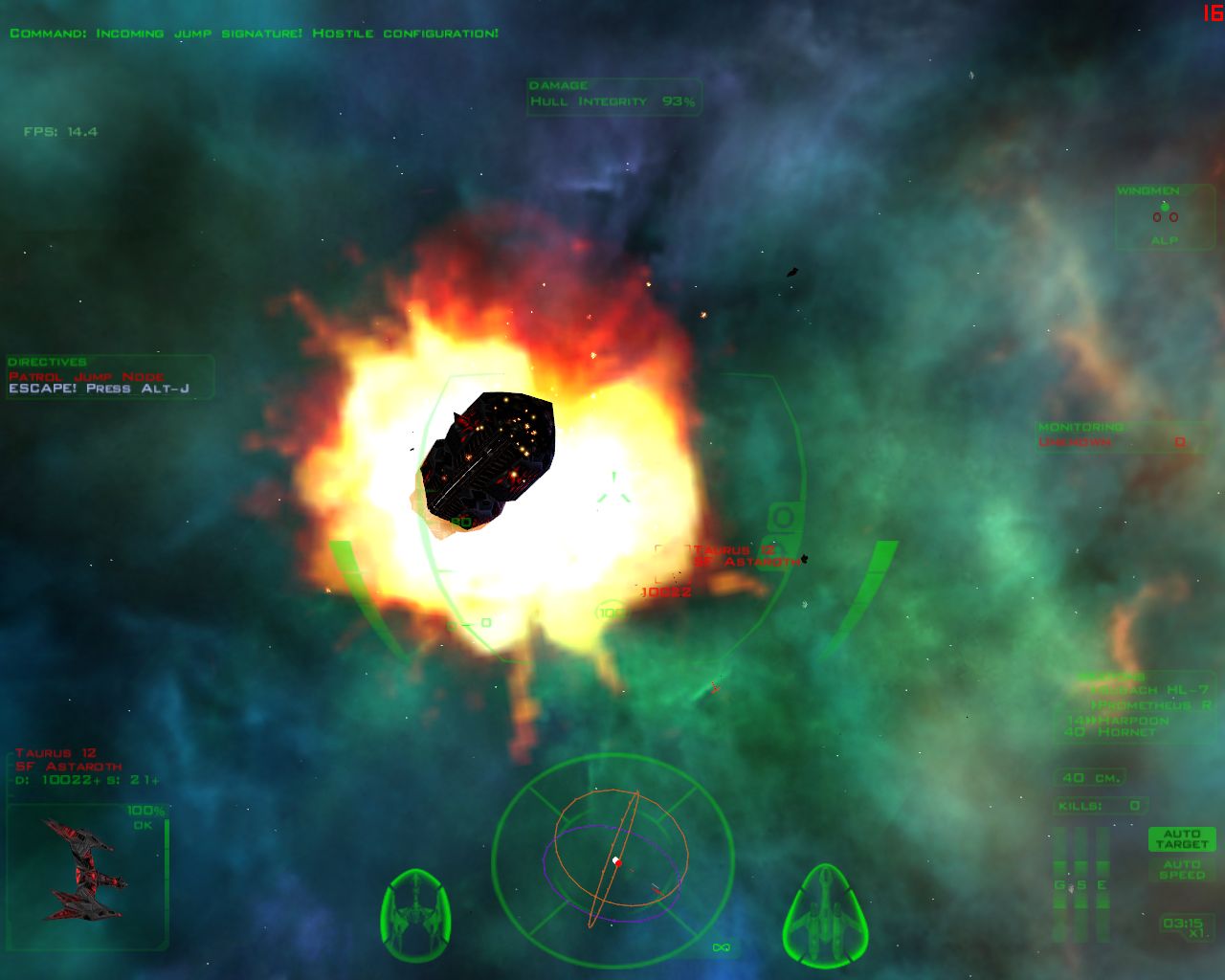
Task: Click the Monitoring Unknown escort entry
Action: click(x=1111, y=442)
